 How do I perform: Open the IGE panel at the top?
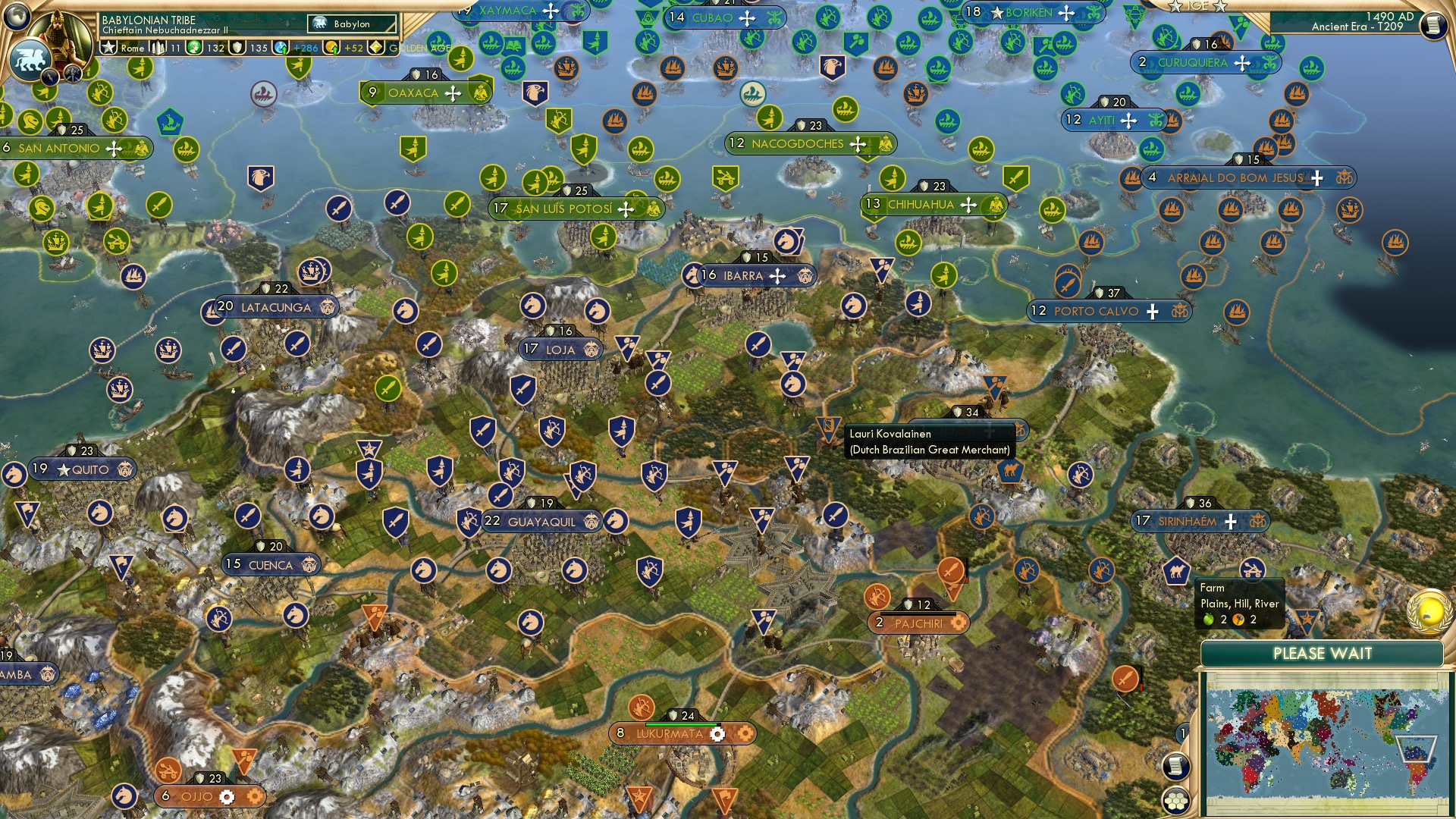[x=1197, y=6]
